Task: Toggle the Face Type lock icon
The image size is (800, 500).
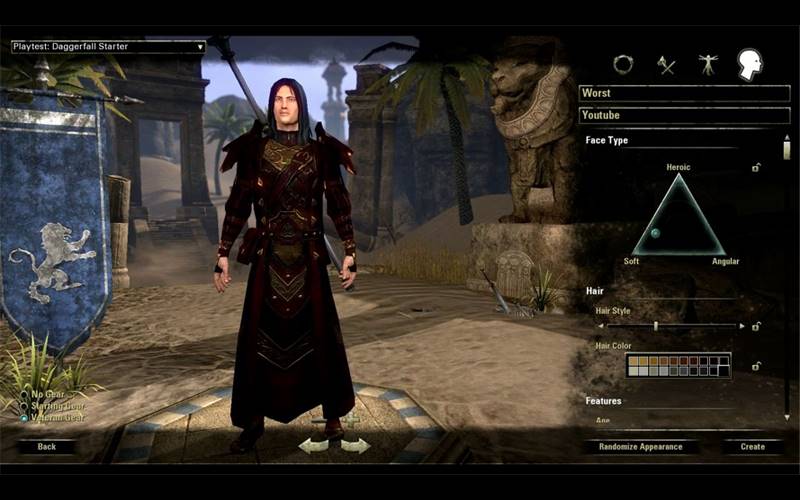Action: (x=756, y=167)
